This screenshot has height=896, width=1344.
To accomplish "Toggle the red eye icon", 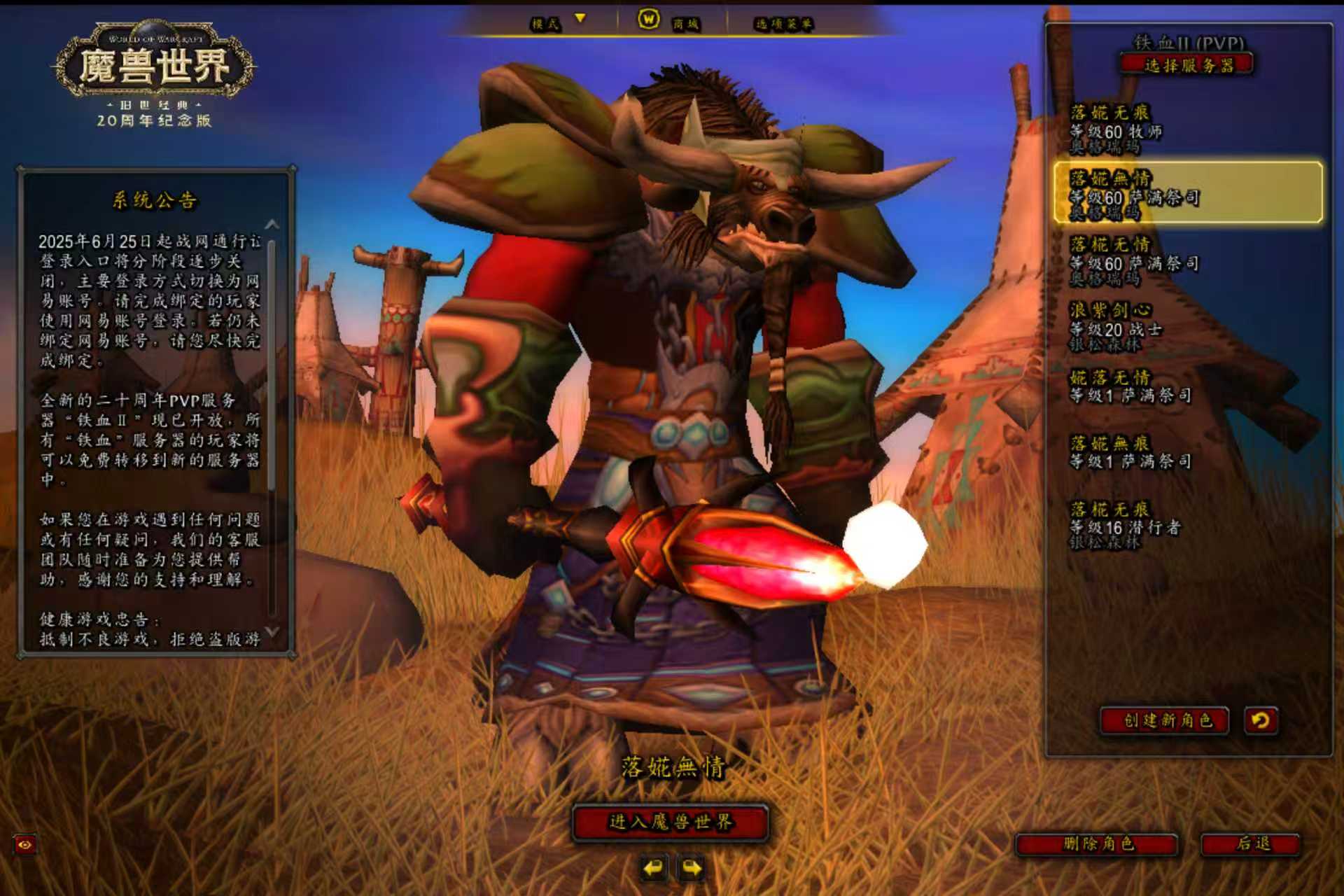I will coord(25,845).
